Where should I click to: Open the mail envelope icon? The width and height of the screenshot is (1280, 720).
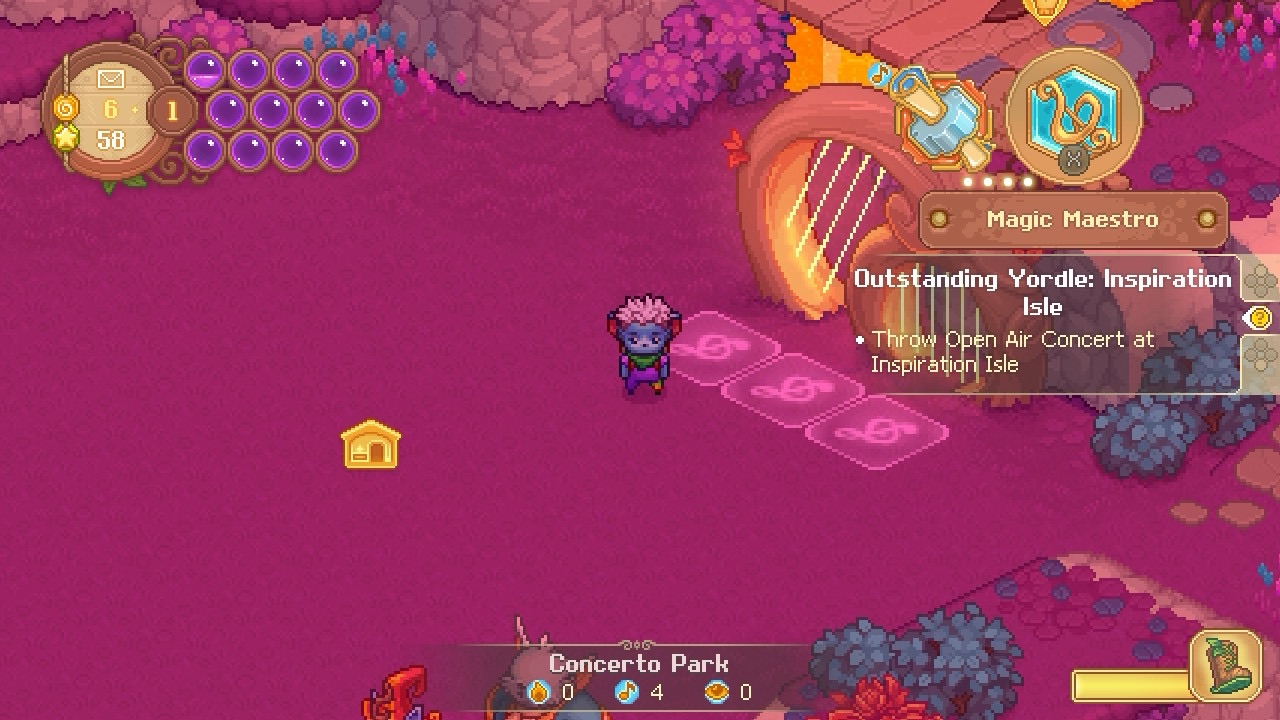(110, 77)
